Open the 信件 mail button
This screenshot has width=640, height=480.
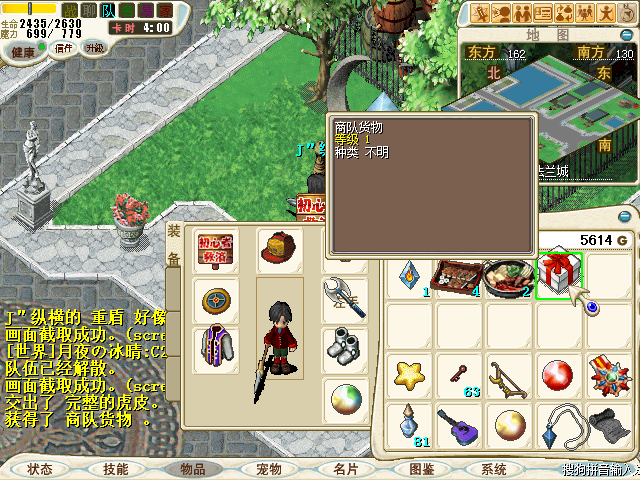63,48
